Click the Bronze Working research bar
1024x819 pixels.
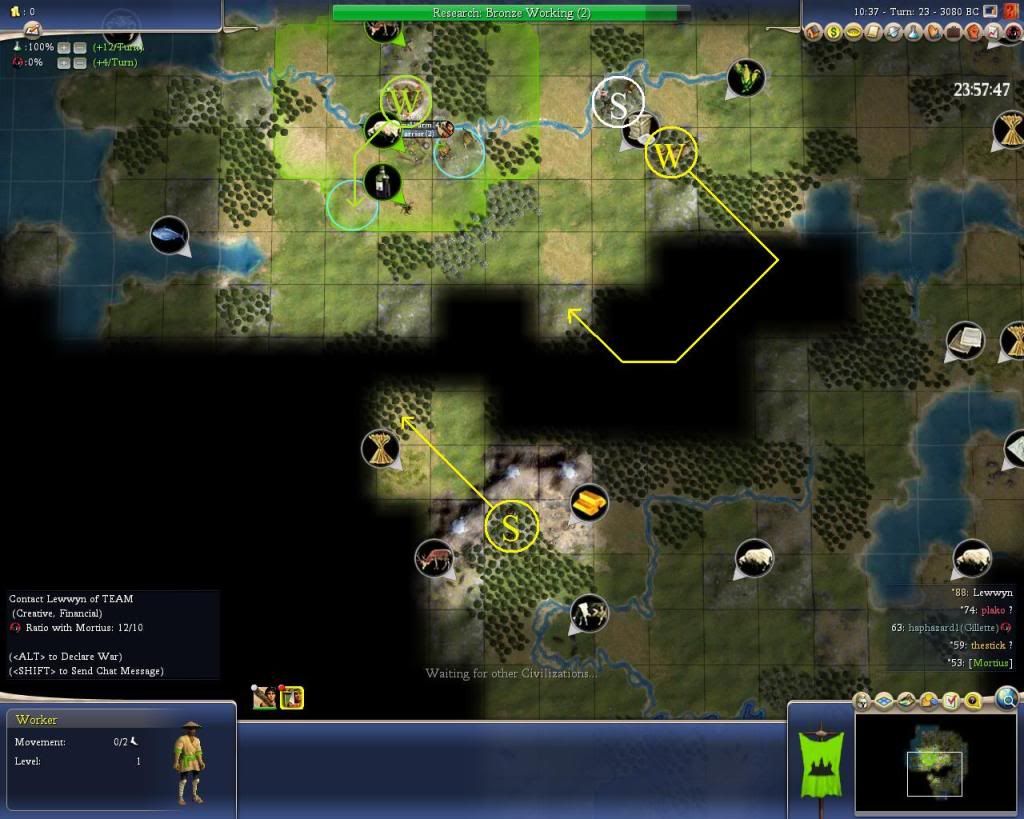[x=511, y=13]
